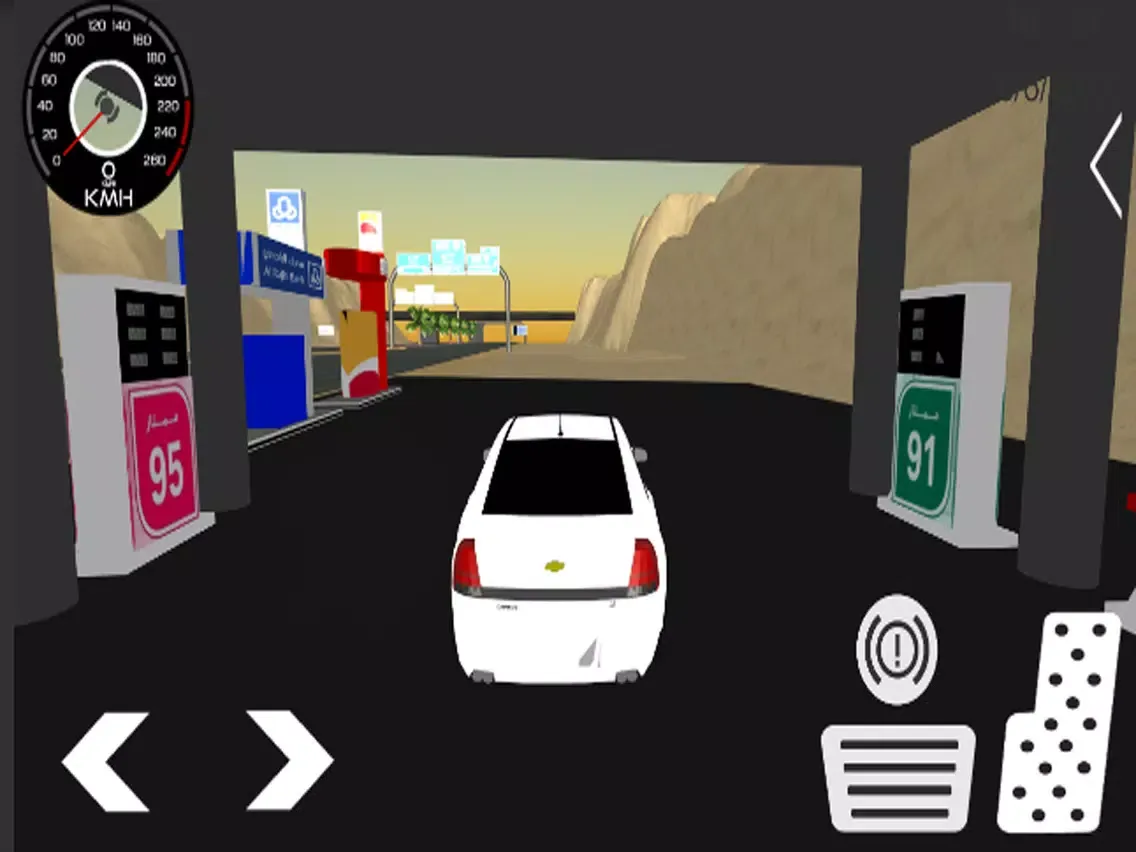
Task: Step on the gas pedal
Action: click(1060, 723)
